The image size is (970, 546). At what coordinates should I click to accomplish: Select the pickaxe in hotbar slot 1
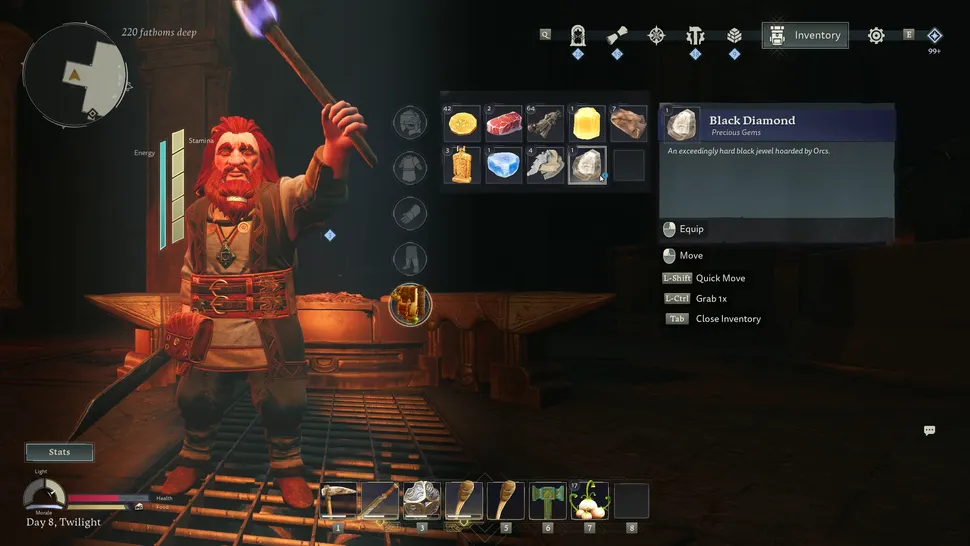tap(338, 500)
